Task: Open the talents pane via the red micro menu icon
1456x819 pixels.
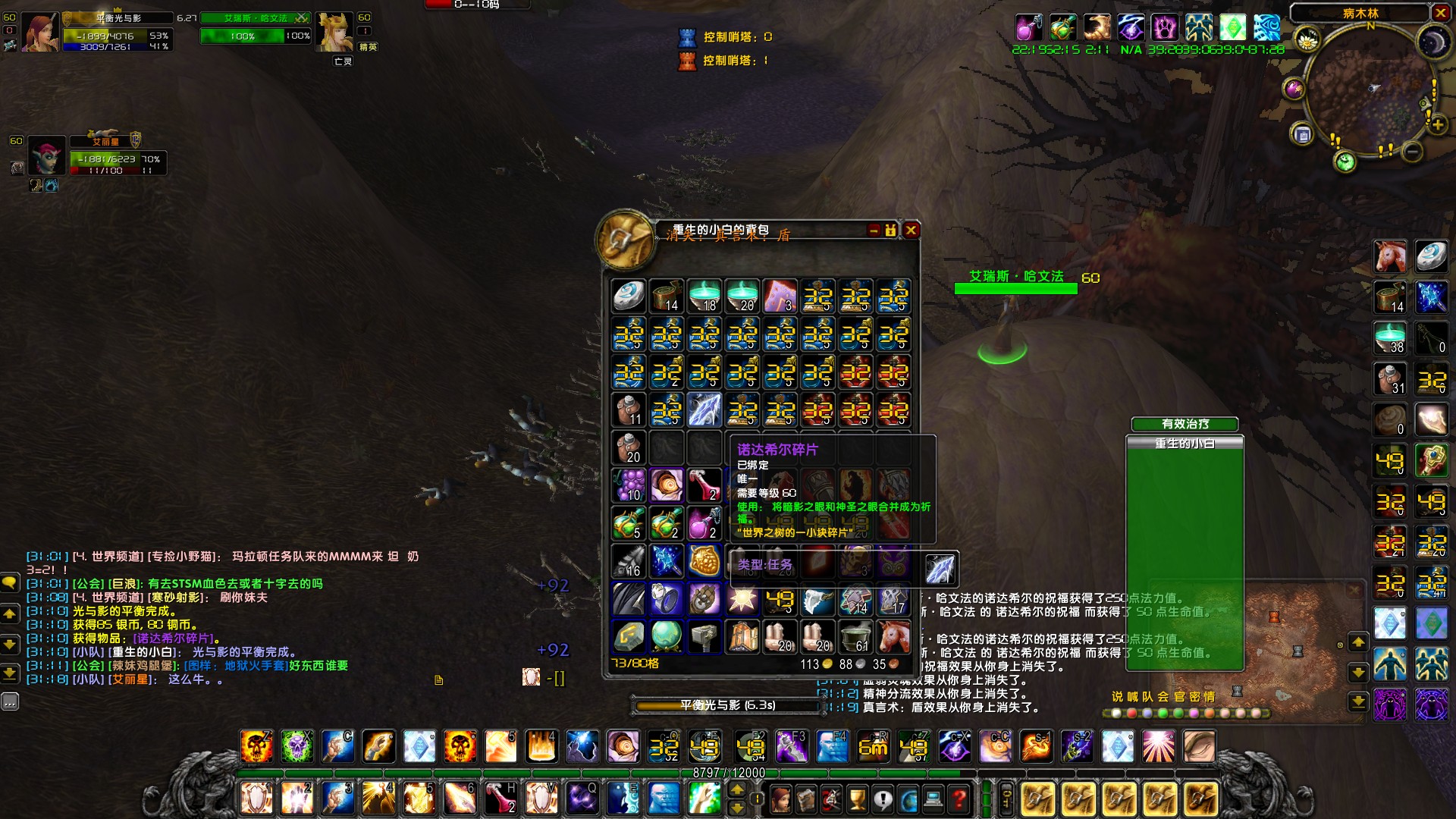Action: click(831, 798)
